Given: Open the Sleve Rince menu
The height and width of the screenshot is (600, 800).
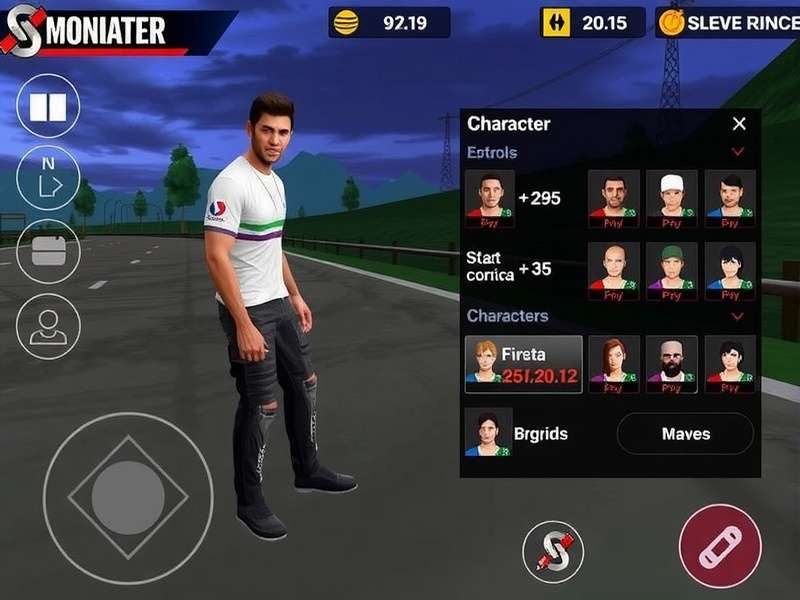Looking at the screenshot, I should click(x=728, y=23).
